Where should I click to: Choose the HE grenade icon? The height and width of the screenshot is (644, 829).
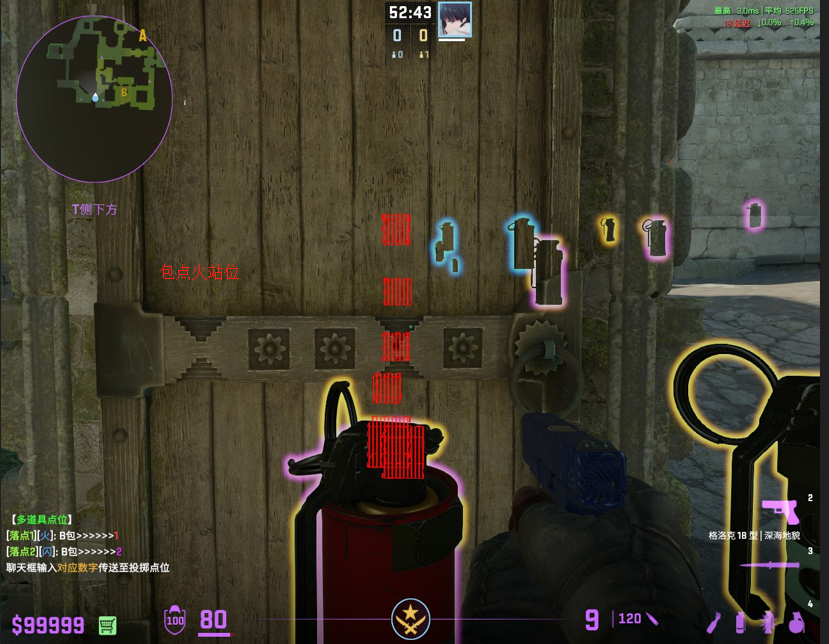796,622
